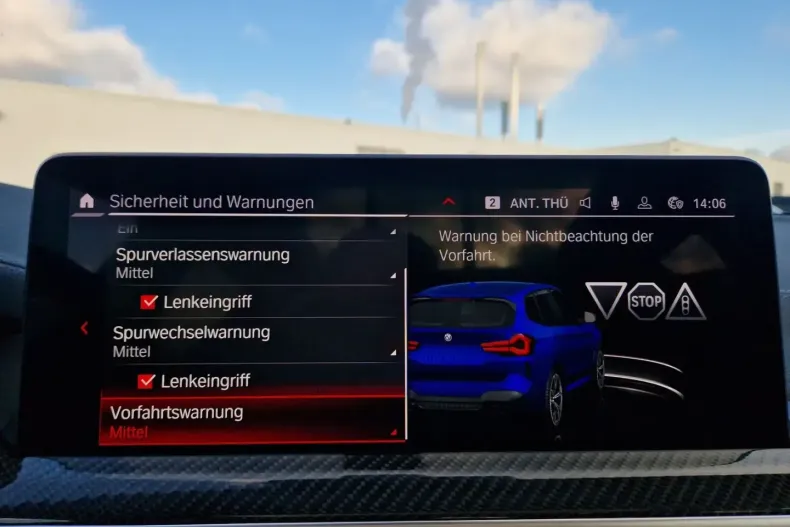This screenshot has height=527, width=790.
Task: Go to the home screen icon
Action: pos(87,201)
